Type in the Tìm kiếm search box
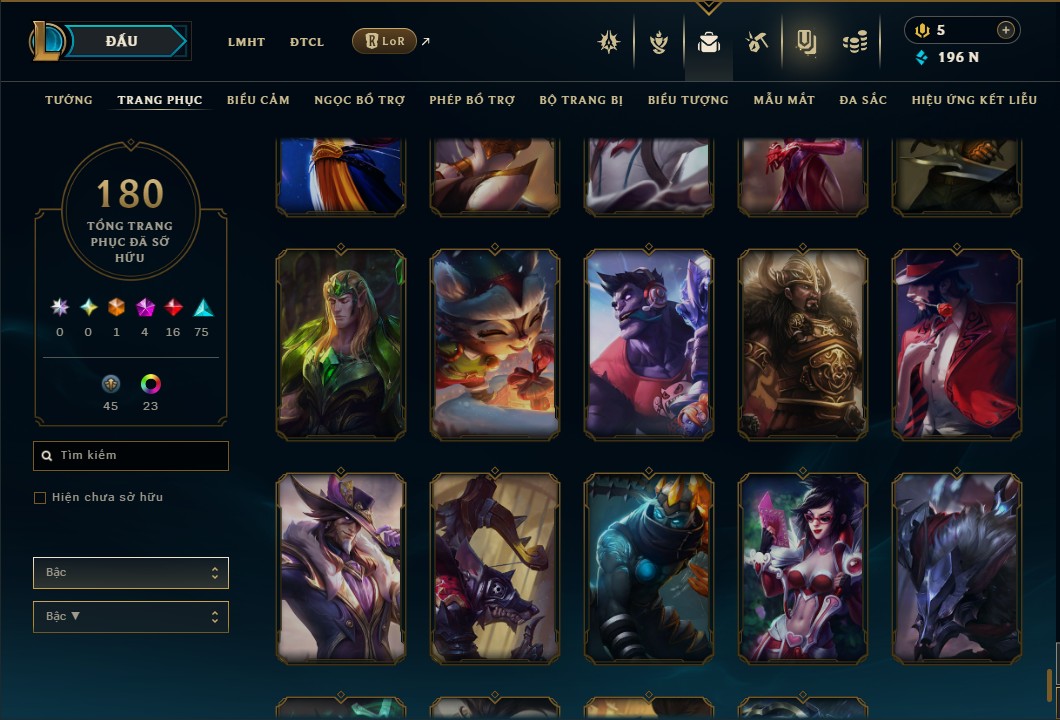Viewport: 1060px width, 720px height. click(131, 456)
